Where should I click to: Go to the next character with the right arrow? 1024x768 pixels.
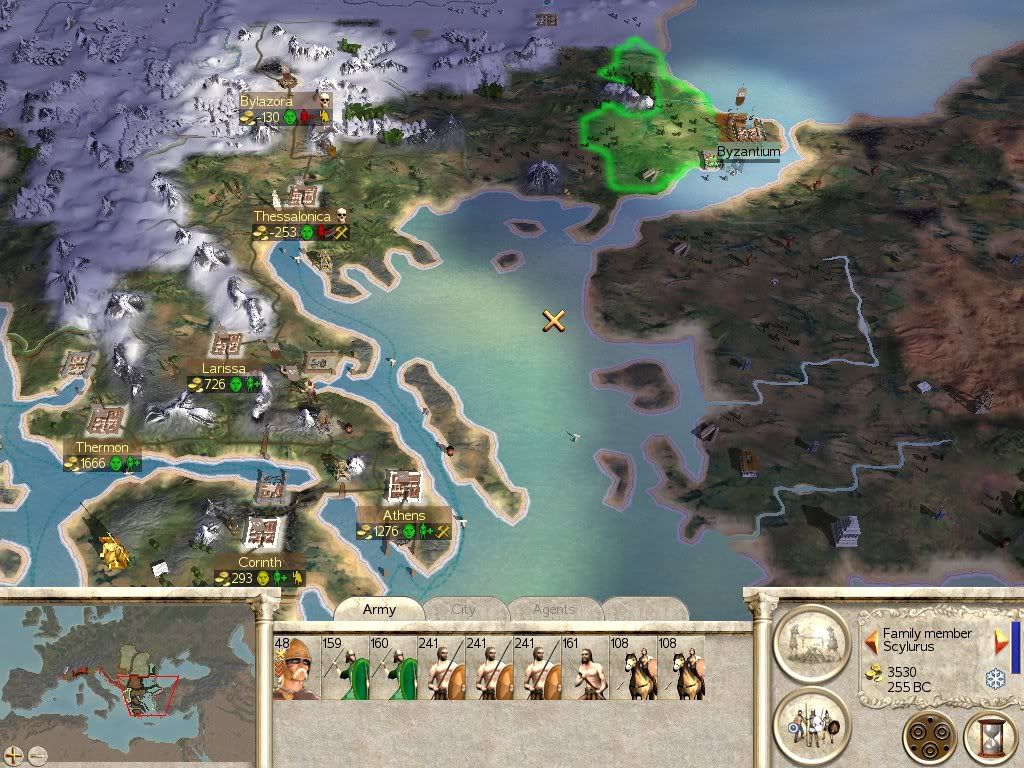click(x=1002, y=640)
